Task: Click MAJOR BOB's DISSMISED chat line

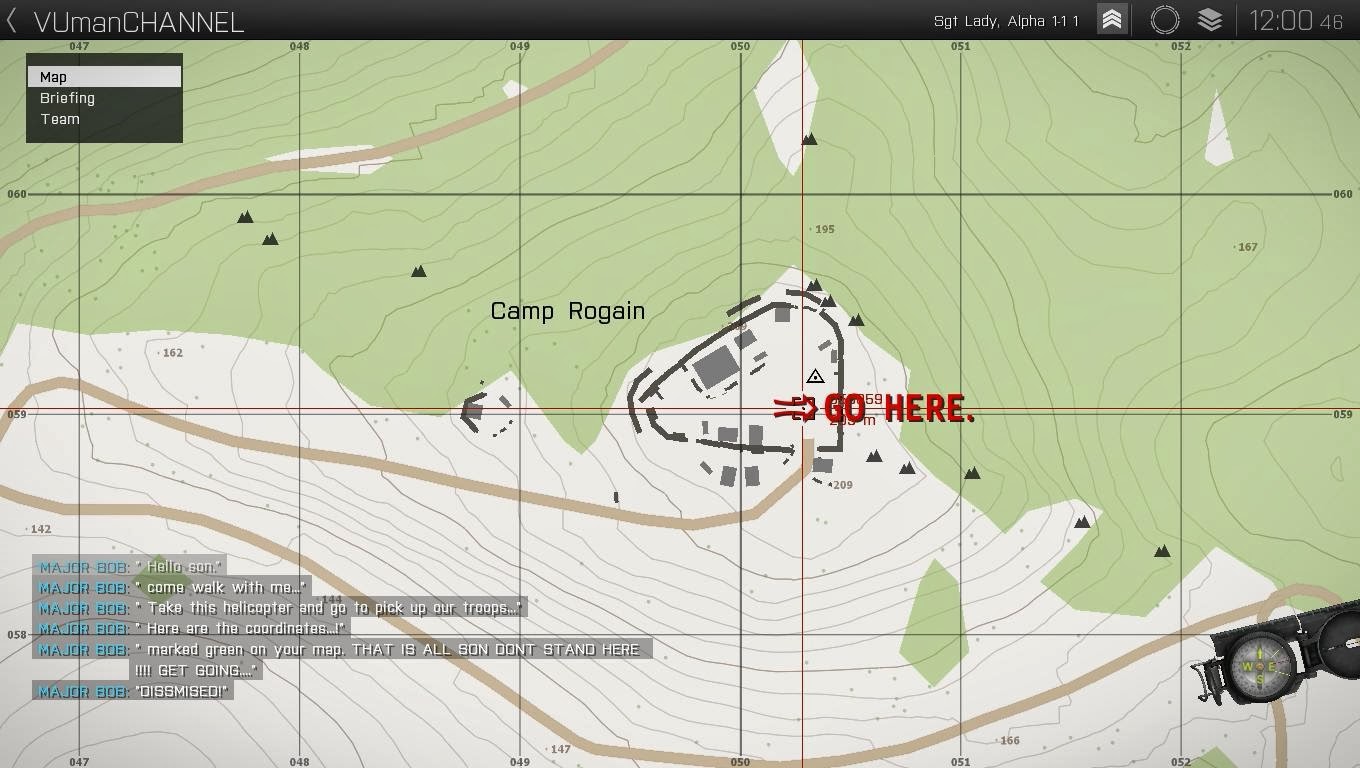Action: 133,690
